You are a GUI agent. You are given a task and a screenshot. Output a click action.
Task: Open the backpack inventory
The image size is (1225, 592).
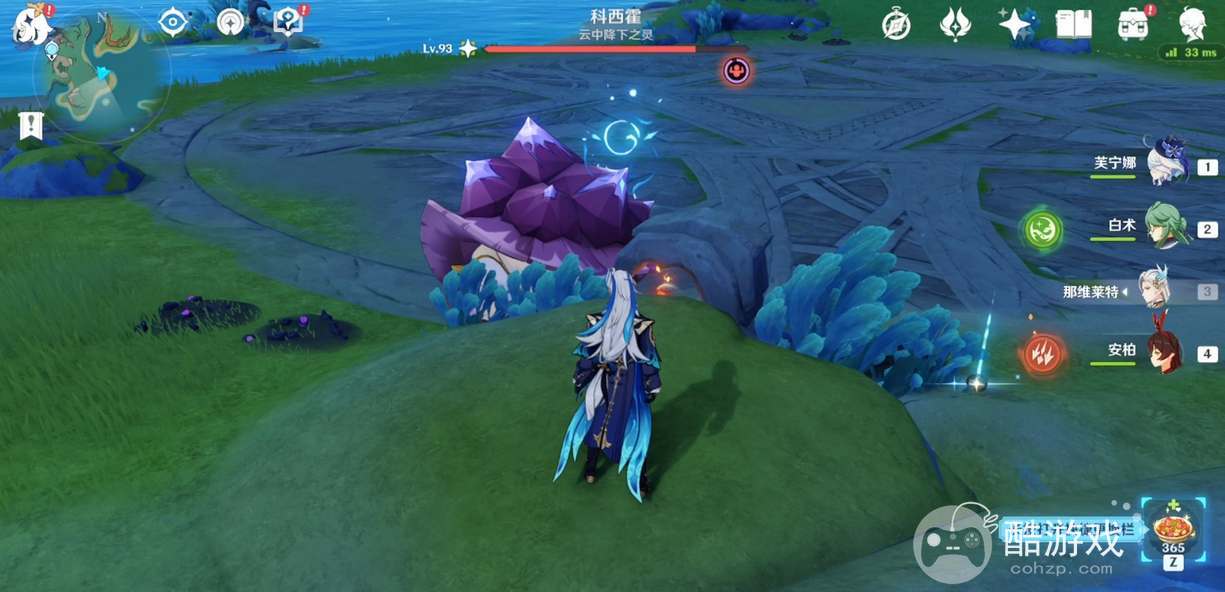click(1133, 24)
